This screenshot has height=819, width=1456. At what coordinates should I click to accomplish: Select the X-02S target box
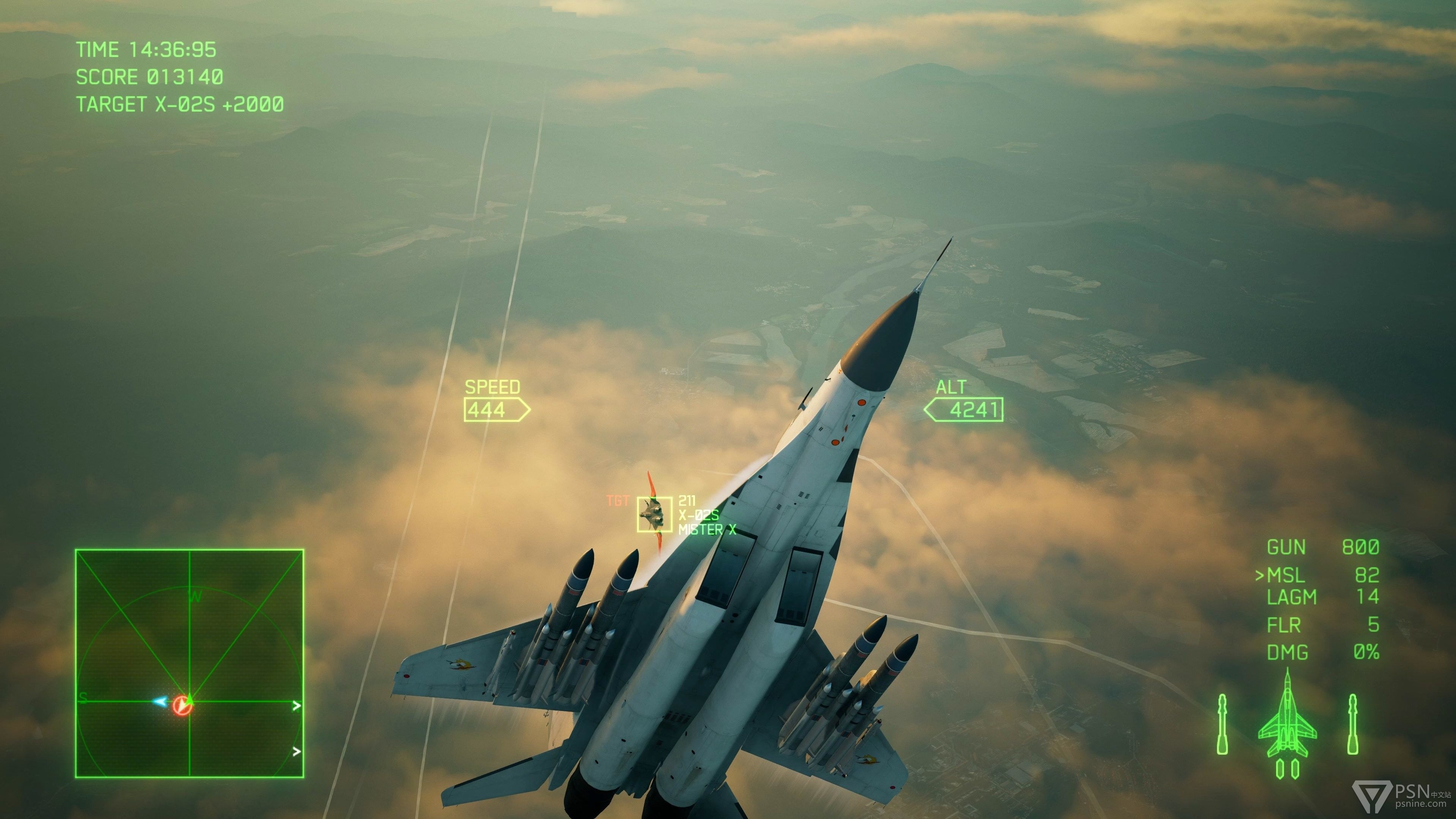(x=654, y=515)
